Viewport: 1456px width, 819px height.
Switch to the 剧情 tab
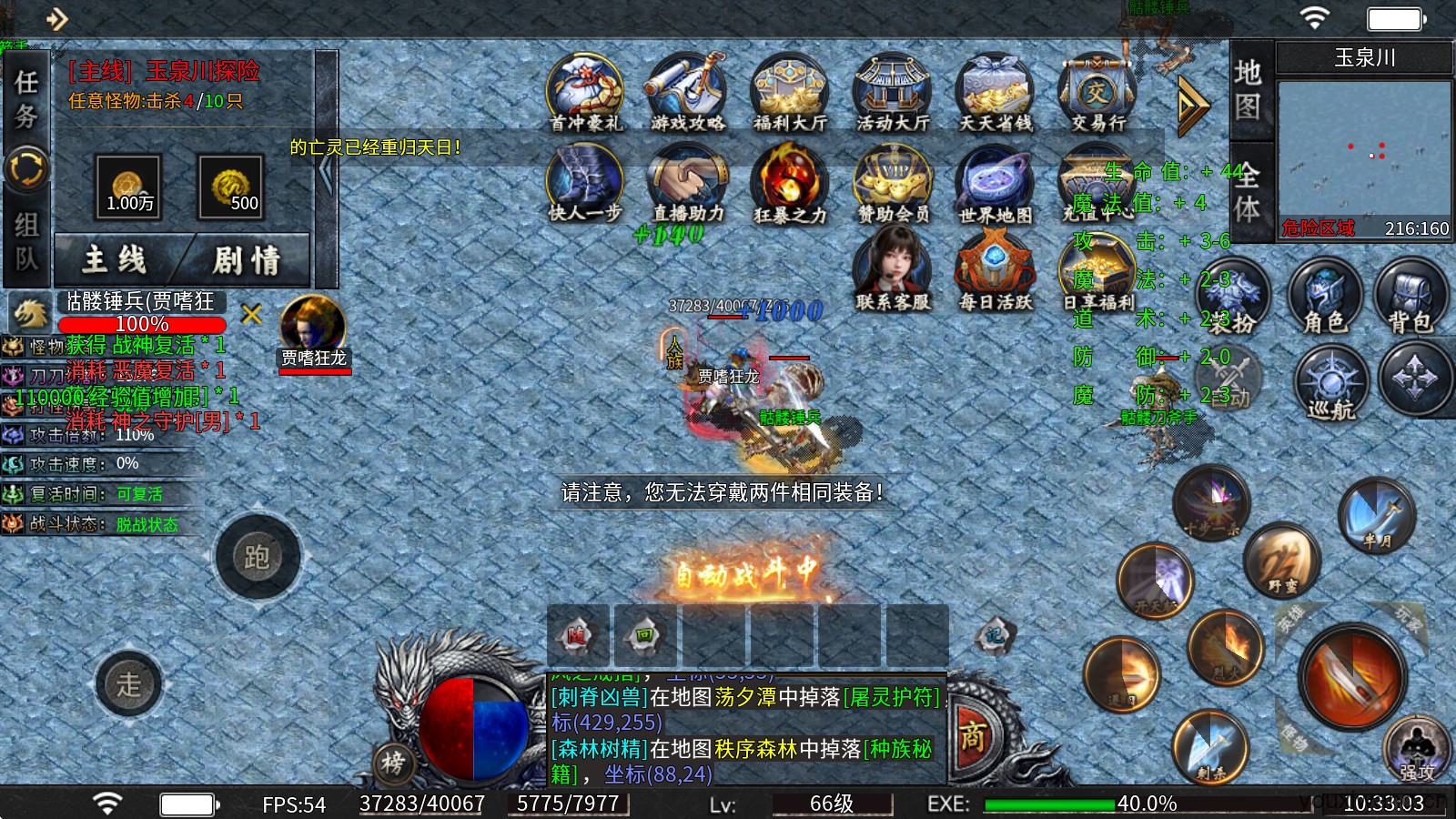click(246, 259)
